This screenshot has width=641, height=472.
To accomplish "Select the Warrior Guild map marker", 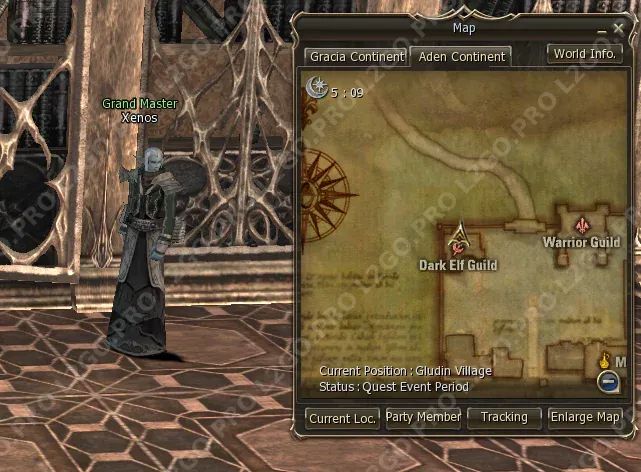I will point(582,222).
